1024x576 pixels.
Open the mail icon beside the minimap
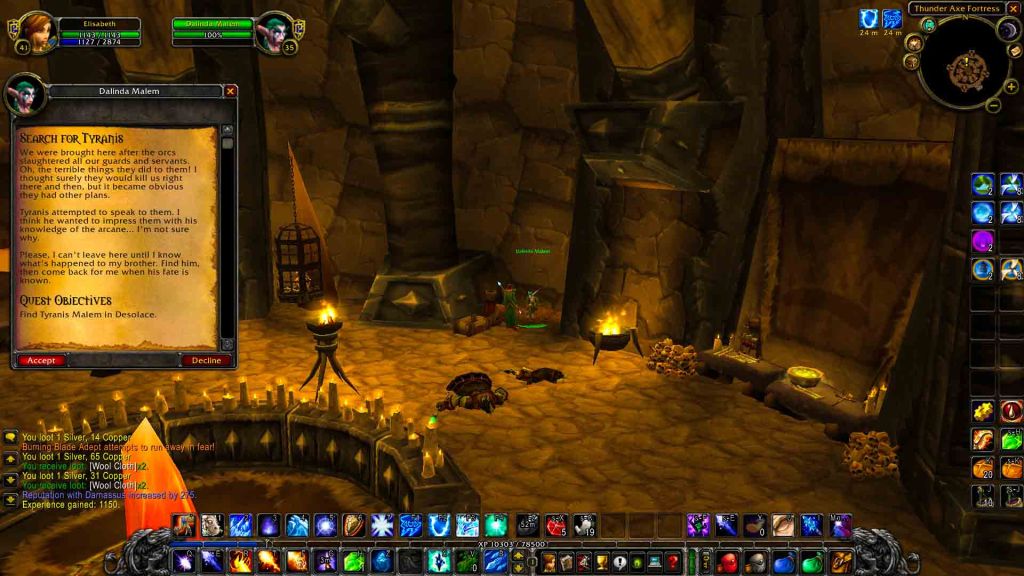(1015, 50)
